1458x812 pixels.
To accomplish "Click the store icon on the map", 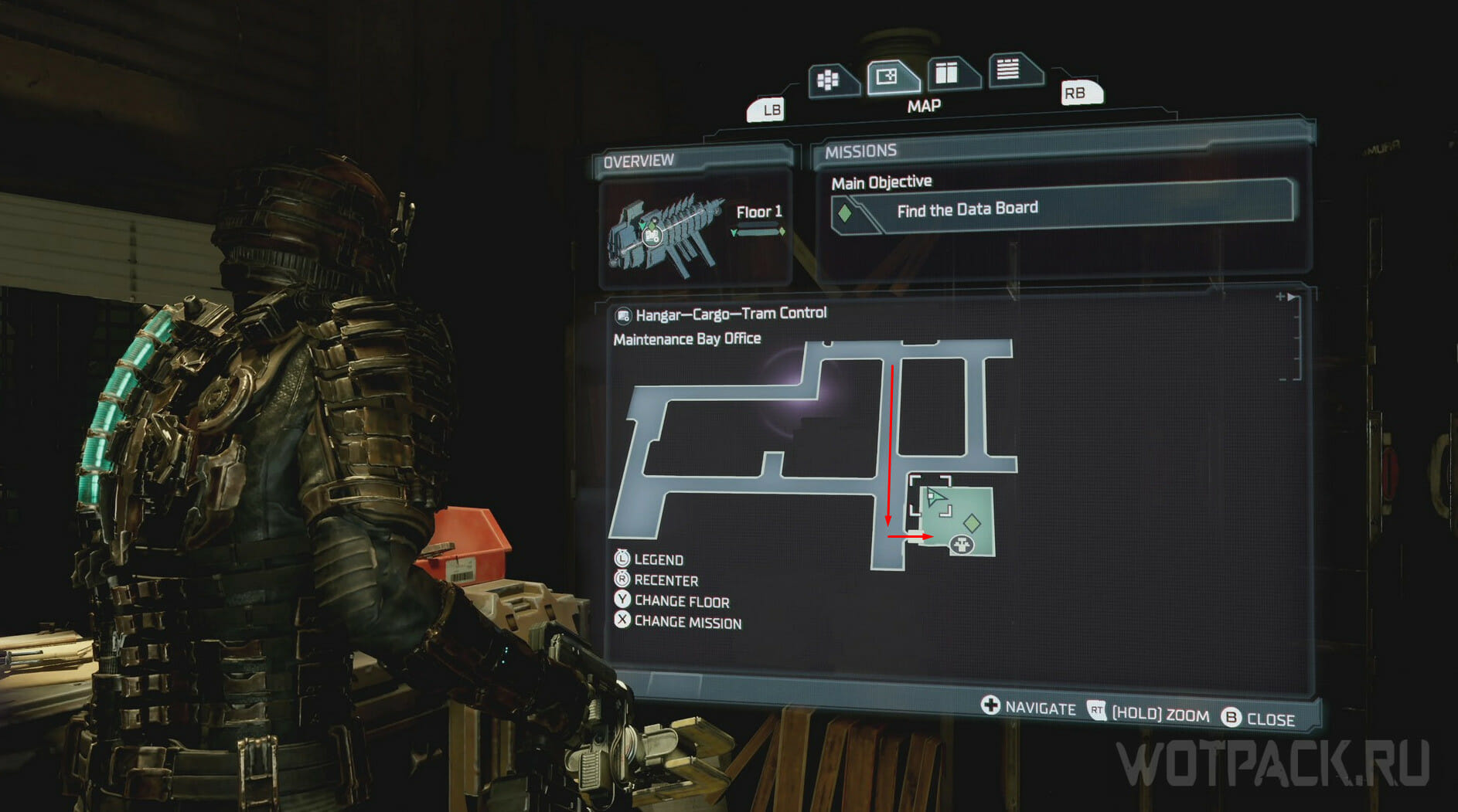I will click(962, 545).
